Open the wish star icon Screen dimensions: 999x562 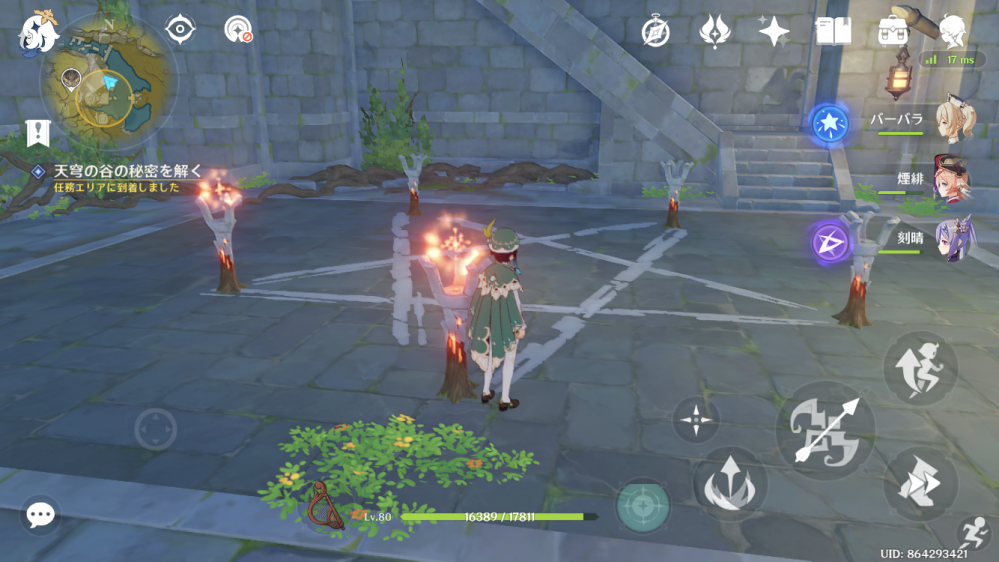(773, 32)
